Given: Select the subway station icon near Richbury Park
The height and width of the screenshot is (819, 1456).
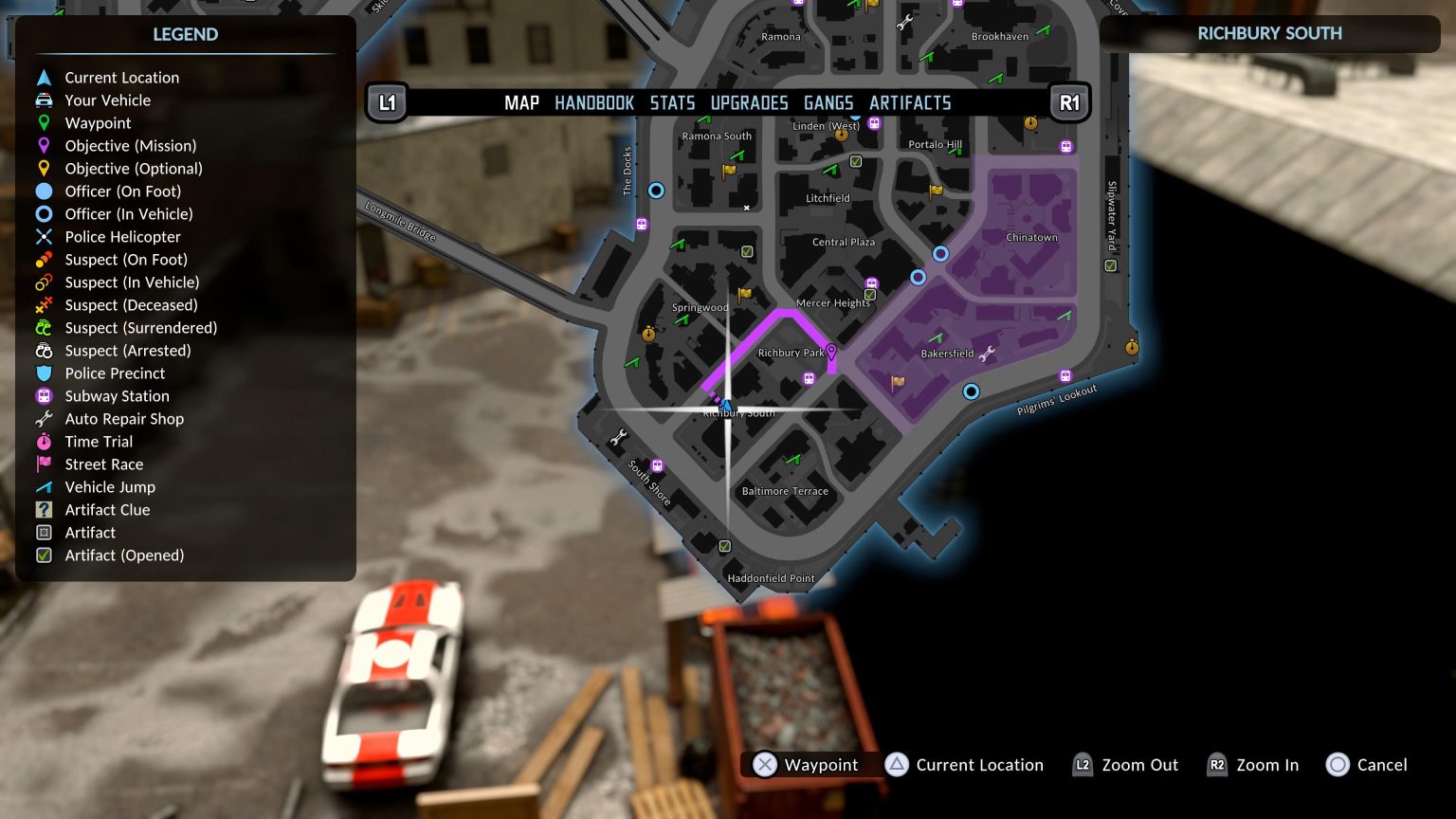Looking at the screenshot, I should (x=810, y=378).
